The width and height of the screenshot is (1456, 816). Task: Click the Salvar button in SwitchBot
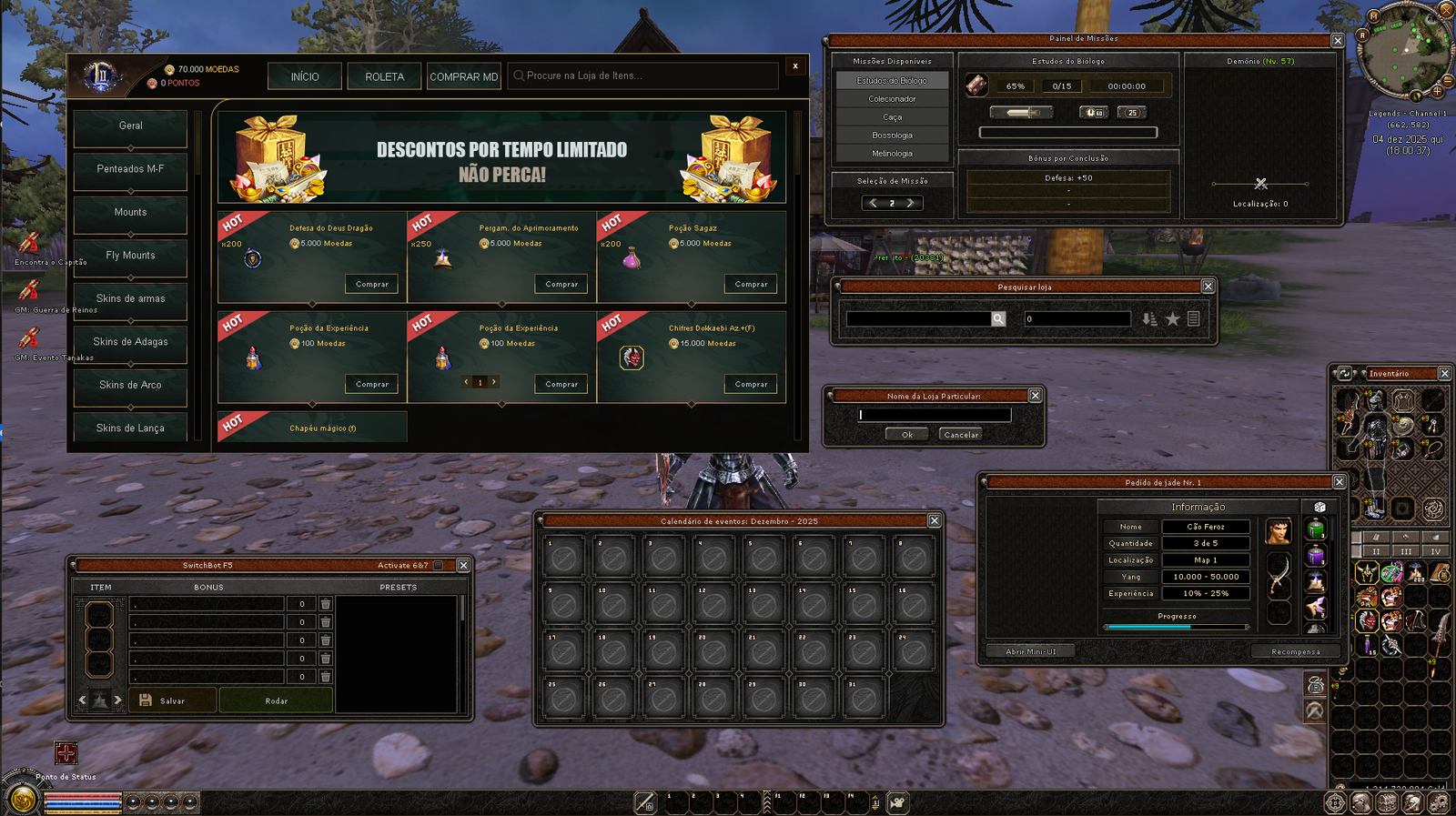pos(172,700)
